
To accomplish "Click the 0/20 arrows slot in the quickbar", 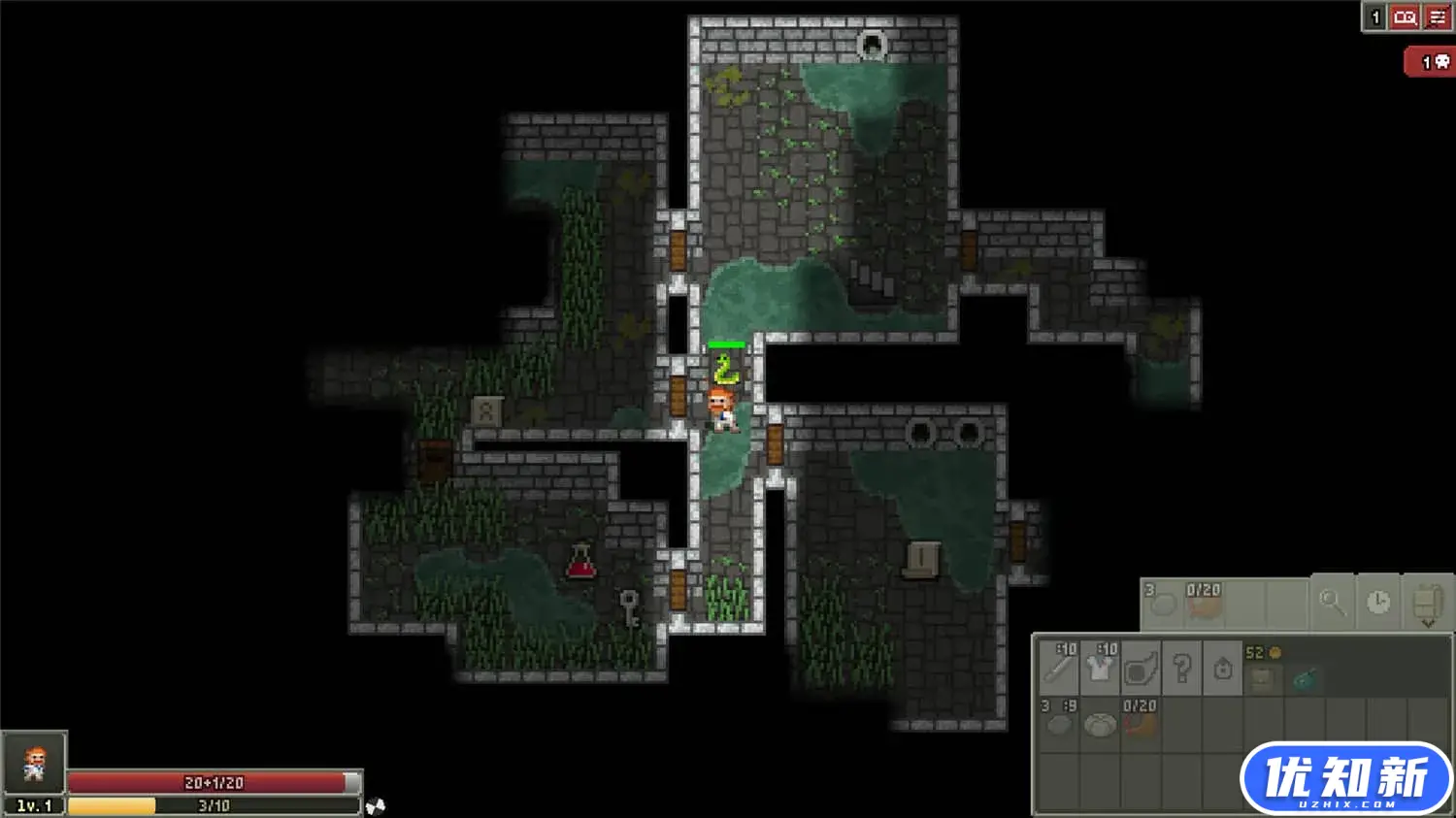I will point(1203,604).
